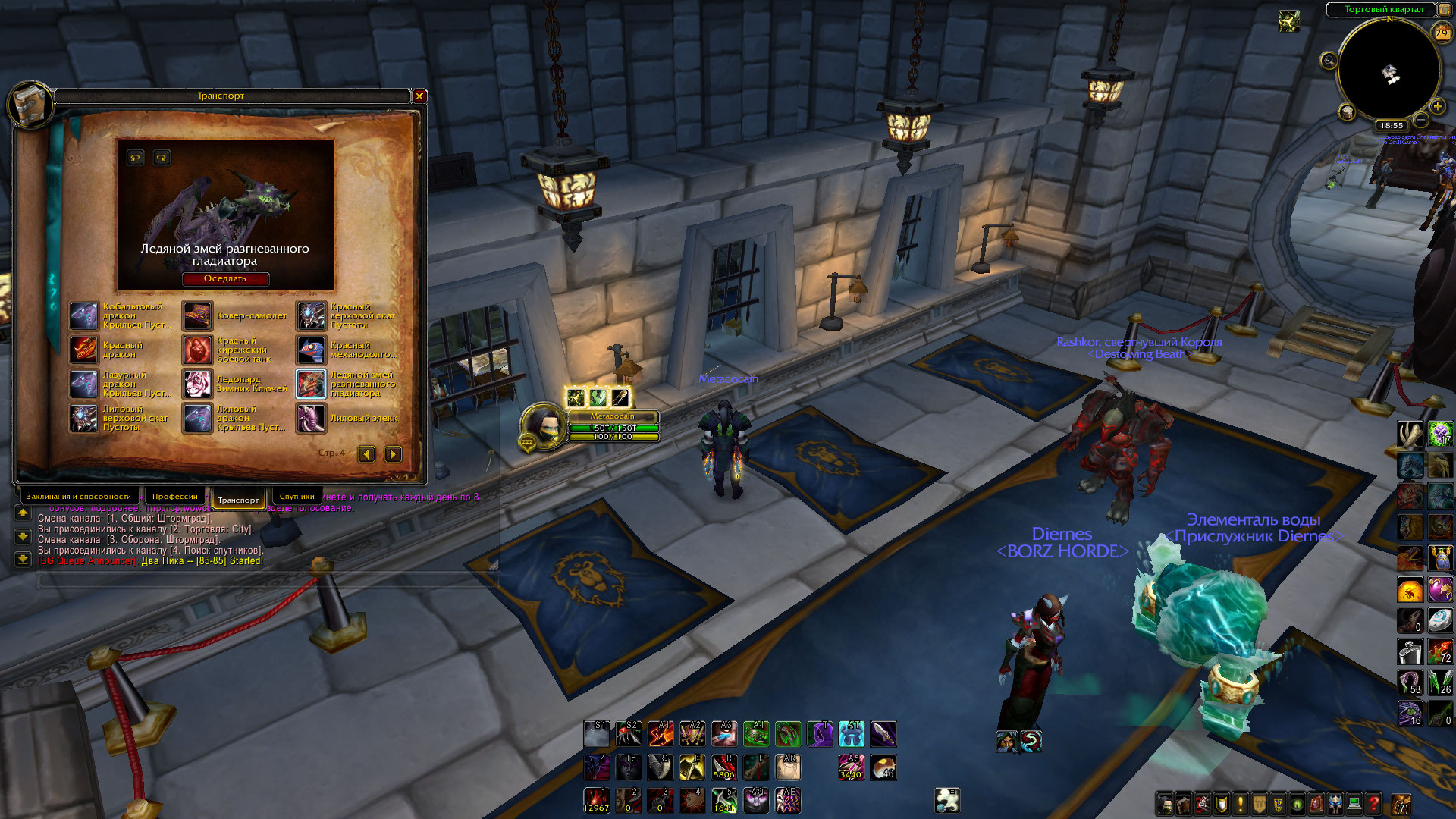Select Ледопард Зимних Ключей mount
The image size is (1456, 819).
pyautogui.click(x=198, y=384)
